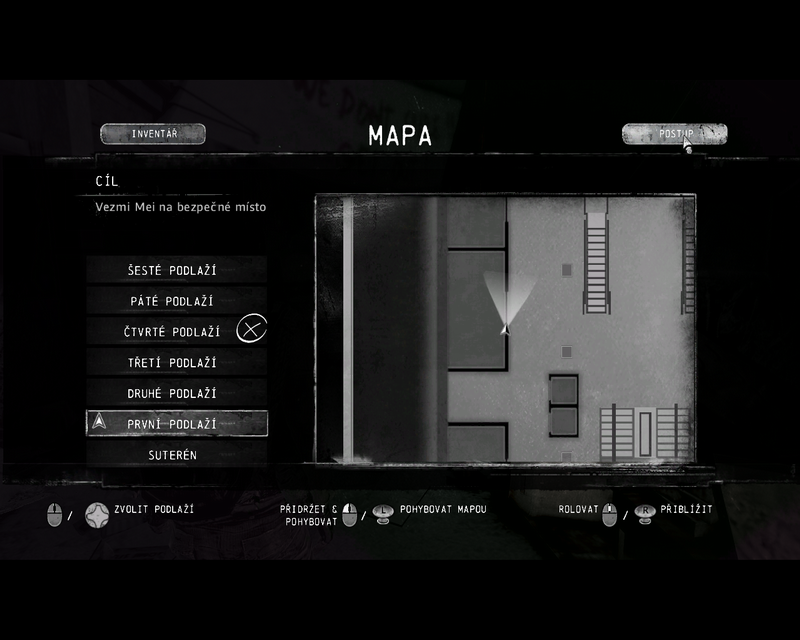Choose Páté Podlaží floor
This screenshot has height=640, width=800.
coord(176,301)
